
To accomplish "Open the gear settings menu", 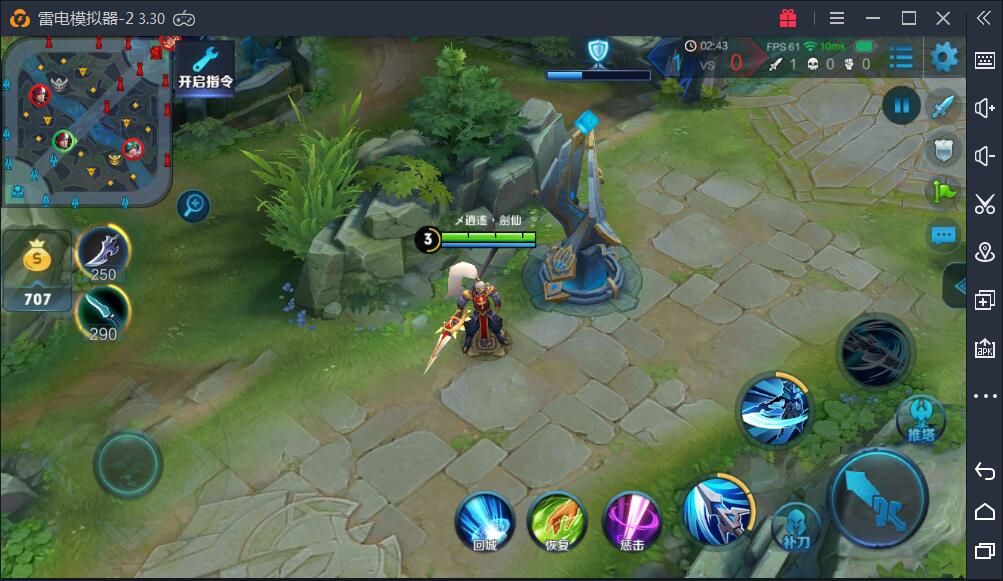I will tap(944, 58).
